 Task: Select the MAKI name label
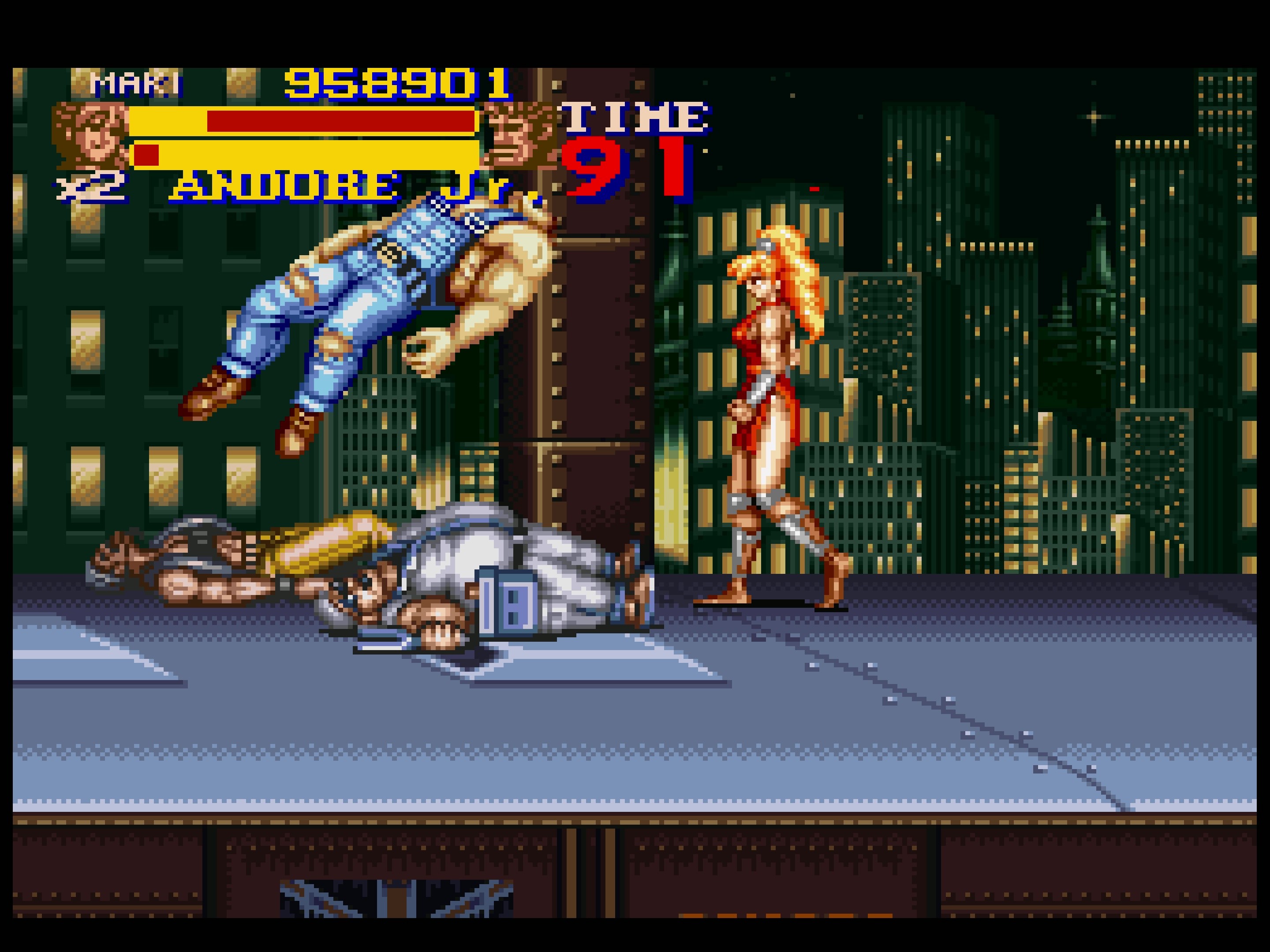[x=135, y=83]
